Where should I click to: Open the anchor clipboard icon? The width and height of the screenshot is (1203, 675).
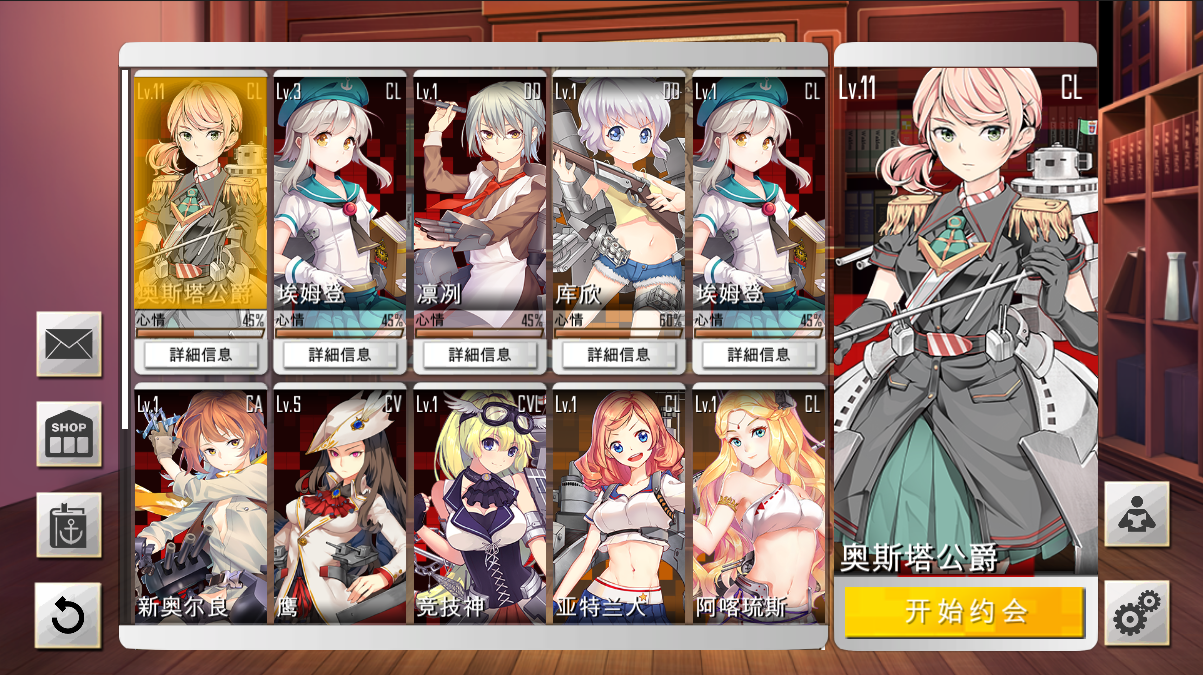pos(69,525)
